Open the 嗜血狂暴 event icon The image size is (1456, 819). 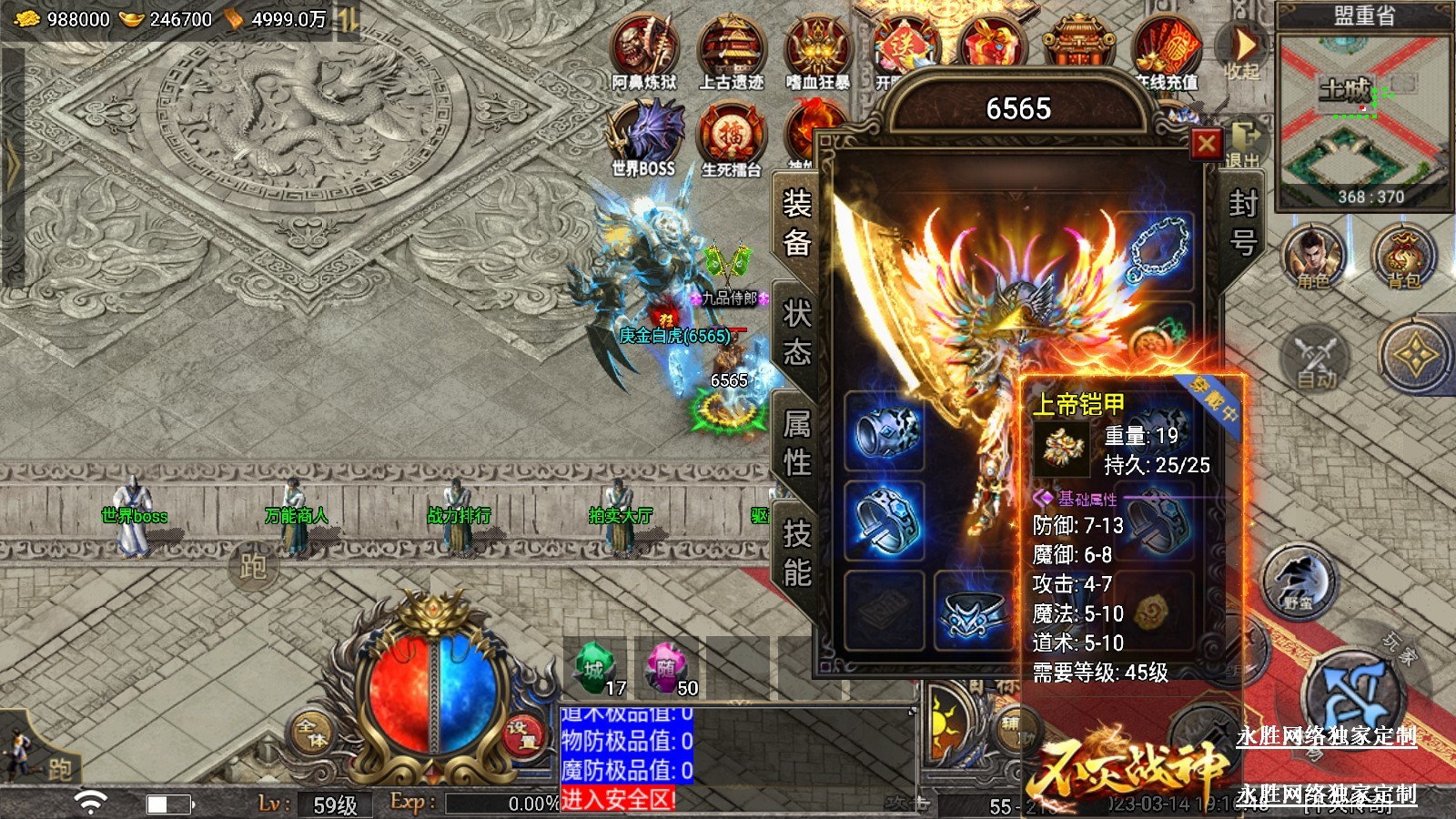(817, 53)
